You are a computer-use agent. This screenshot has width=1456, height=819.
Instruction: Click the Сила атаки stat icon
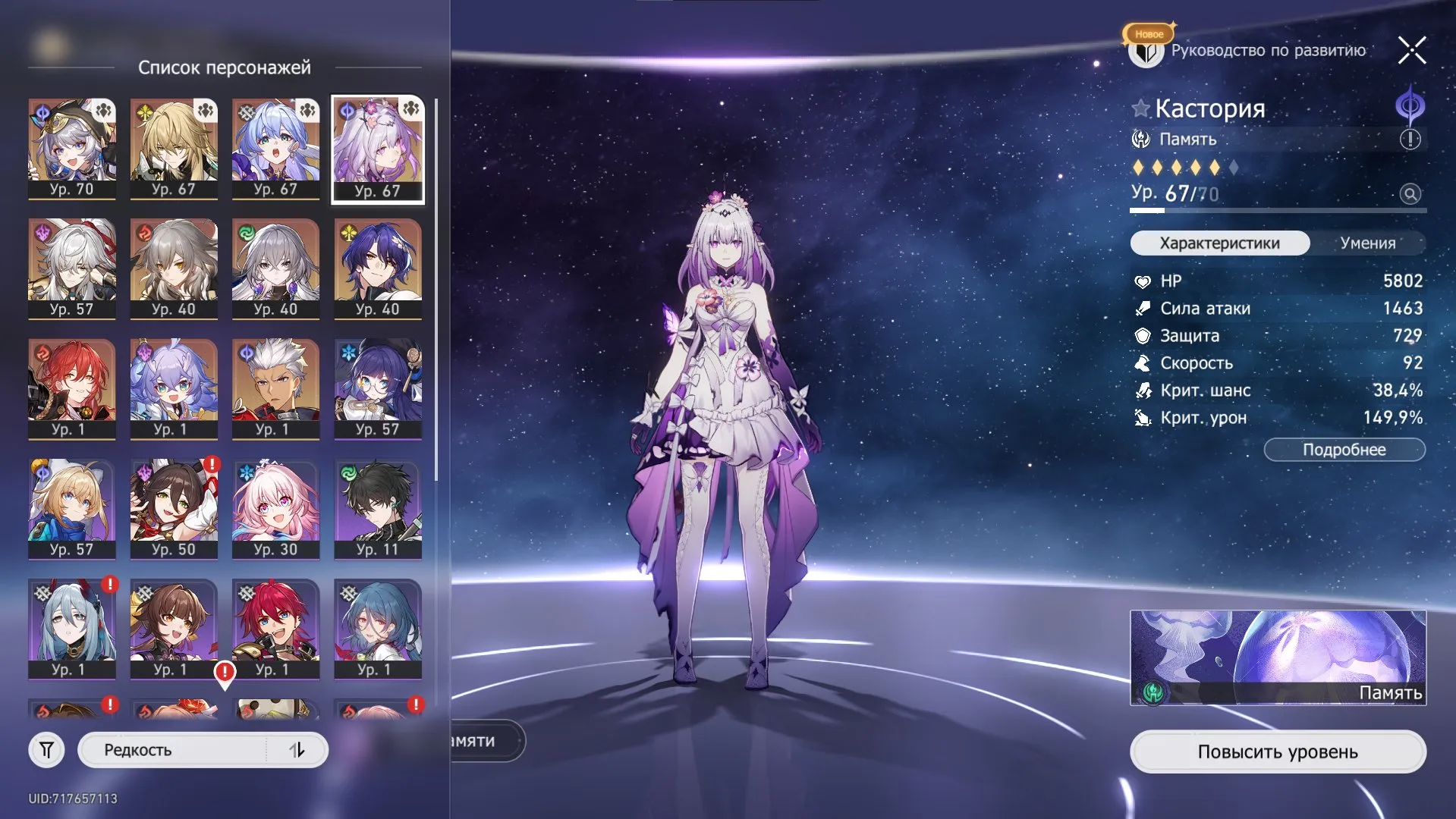(x=1143, y=309)
